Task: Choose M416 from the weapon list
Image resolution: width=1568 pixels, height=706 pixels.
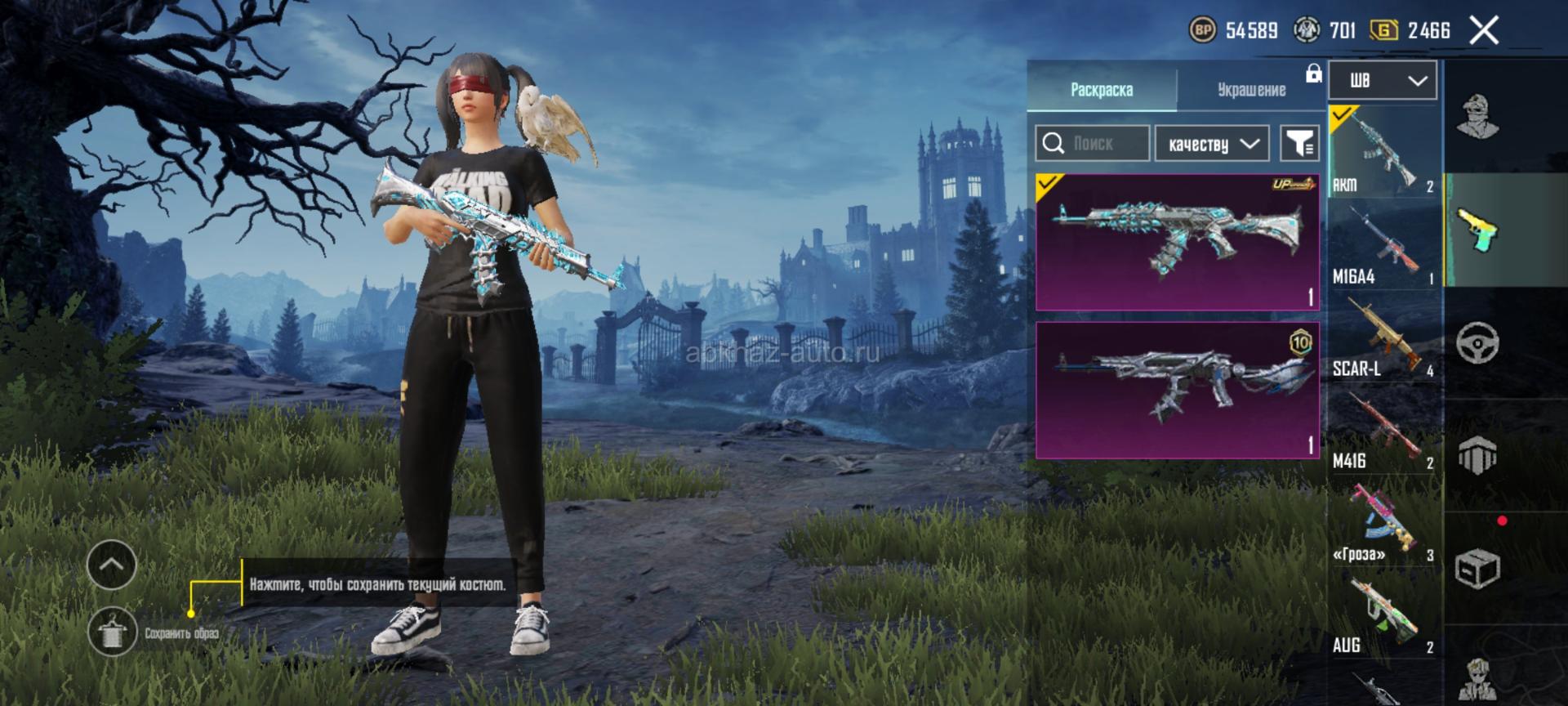Action: click(1383, 429)
